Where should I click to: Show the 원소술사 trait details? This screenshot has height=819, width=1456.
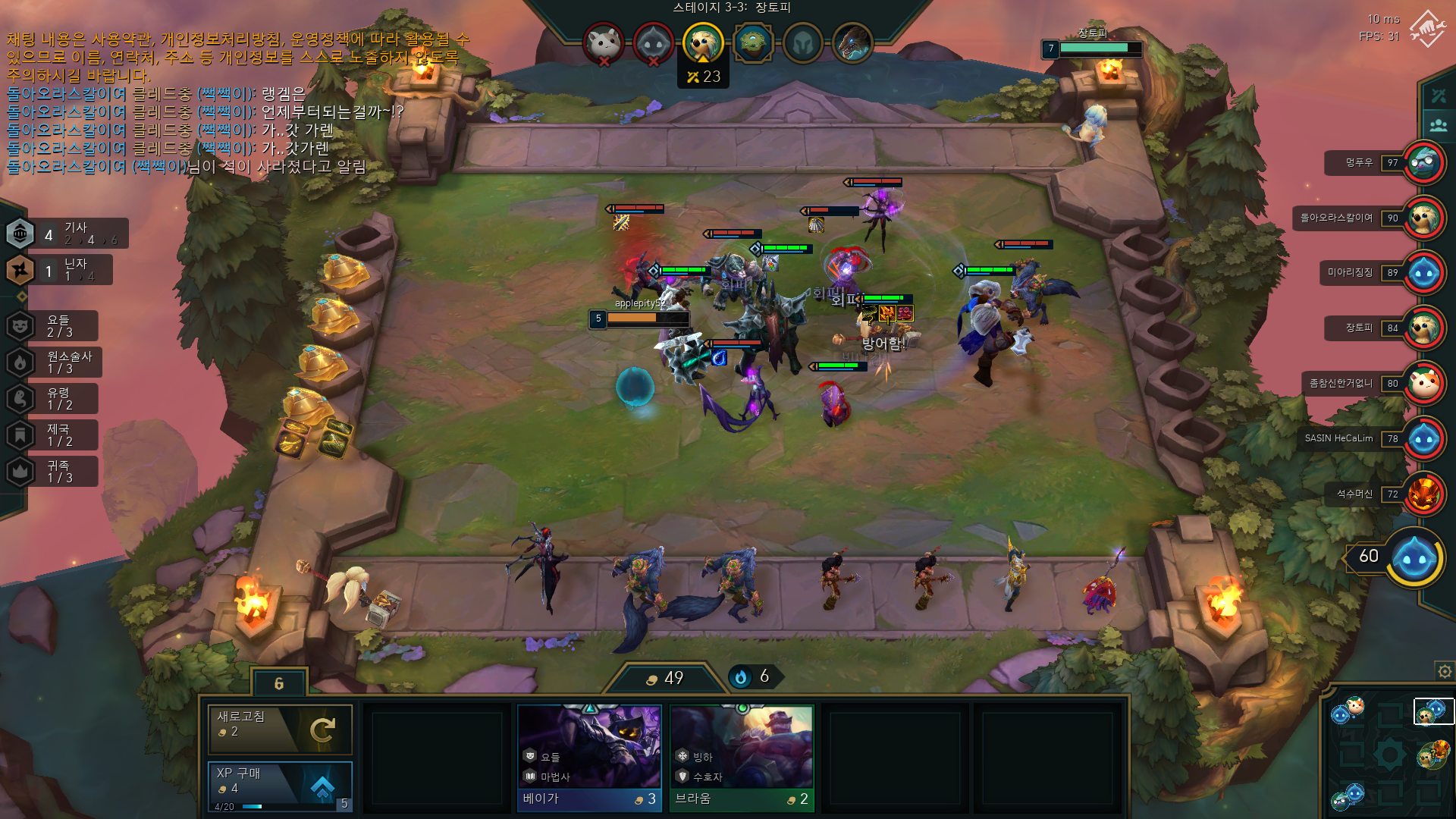[x=54, y=362]
